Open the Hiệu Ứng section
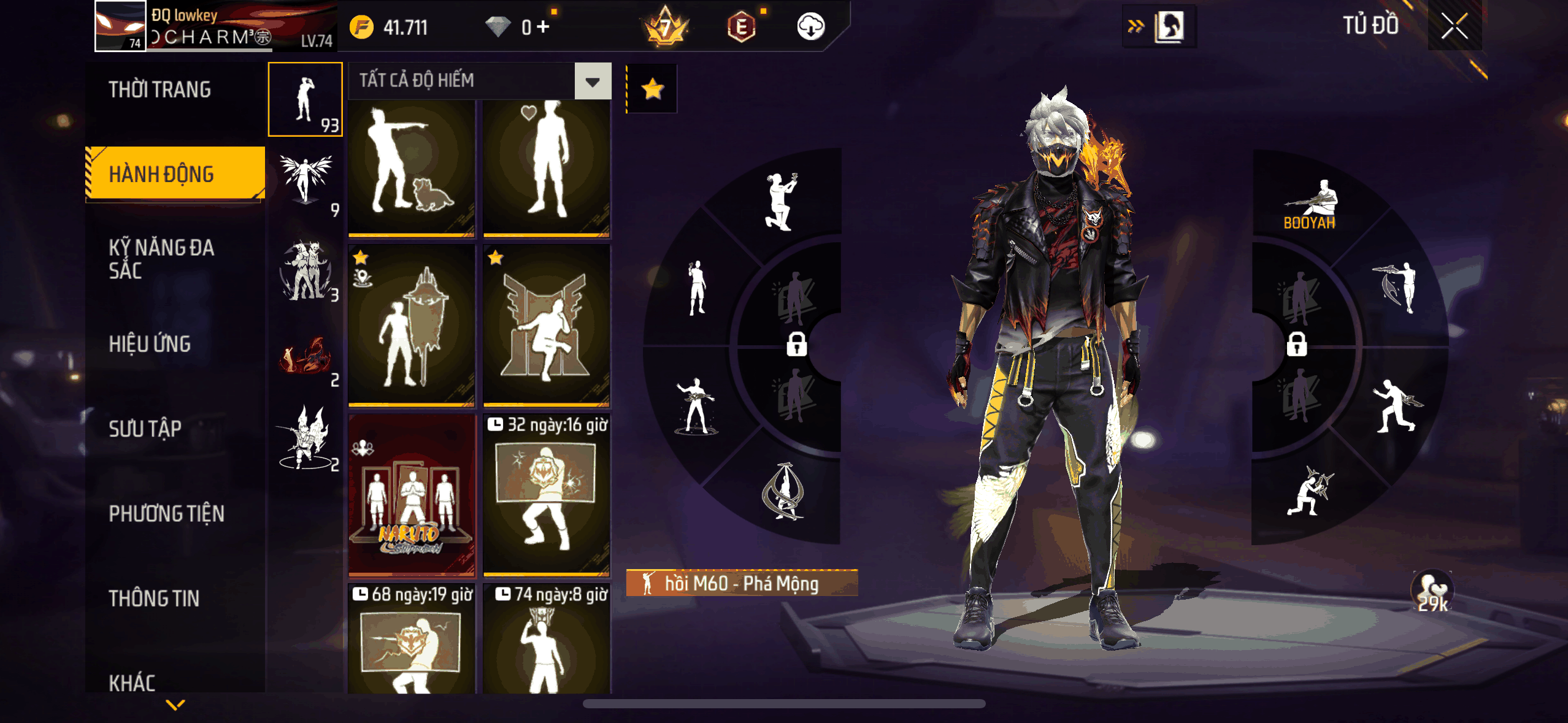This screenshot has height=723, width=1568. click(150, 344)
